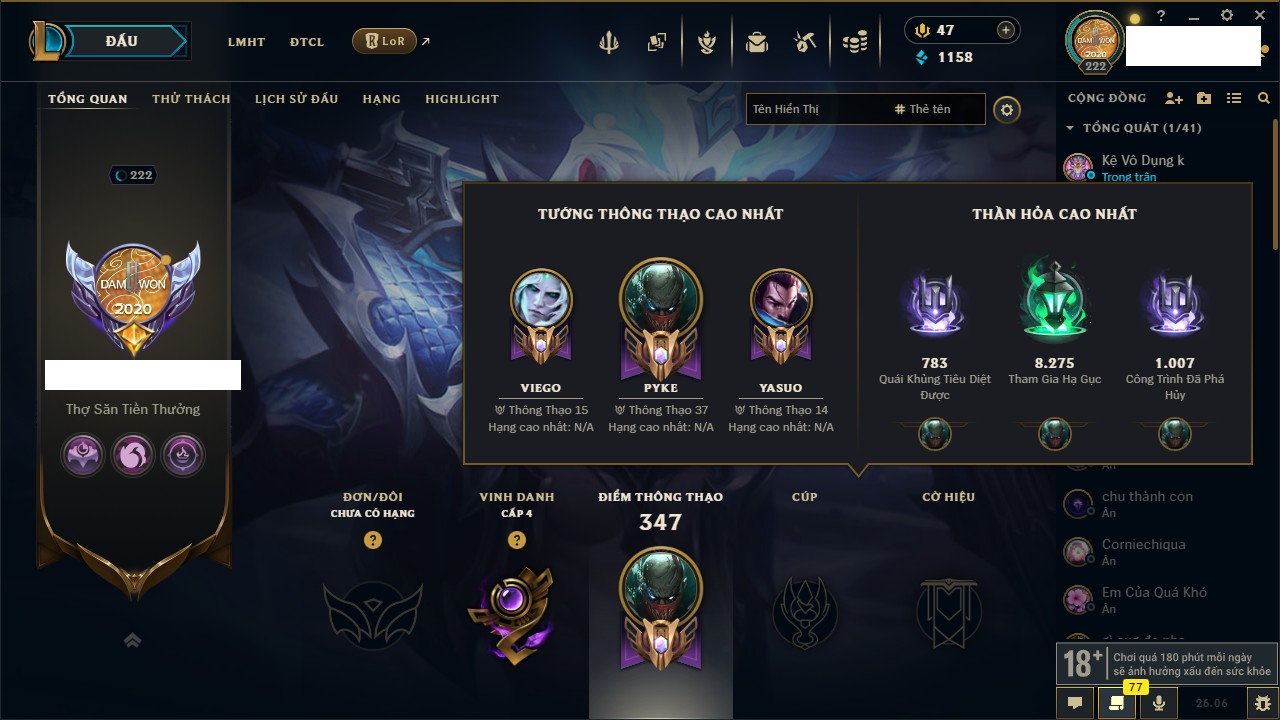Viewport: 1280px width, 720px height.
Task: Add a friend with the plus-person icon
Action: coord(1174,98)
